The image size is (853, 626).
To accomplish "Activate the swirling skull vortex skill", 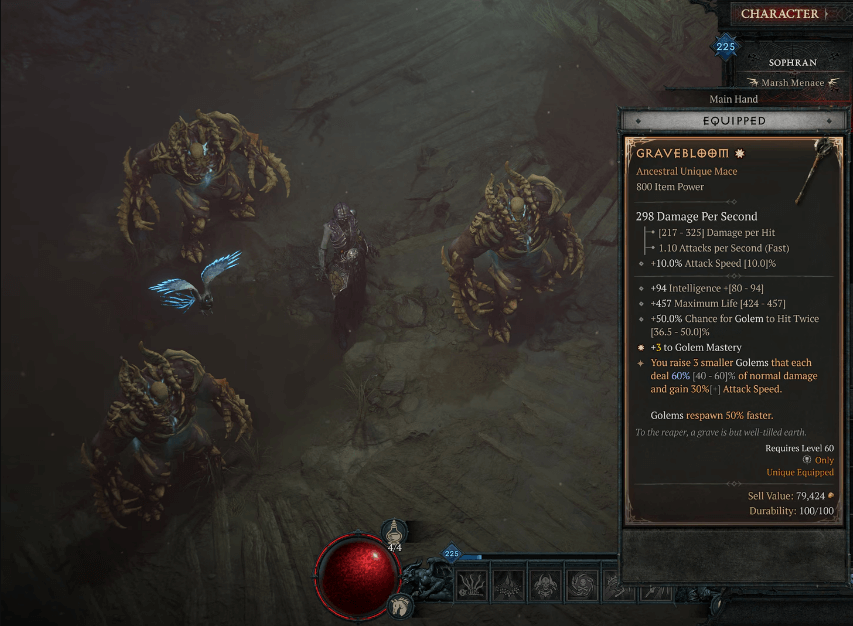I will pyautogui.click(x=581, y=585).
